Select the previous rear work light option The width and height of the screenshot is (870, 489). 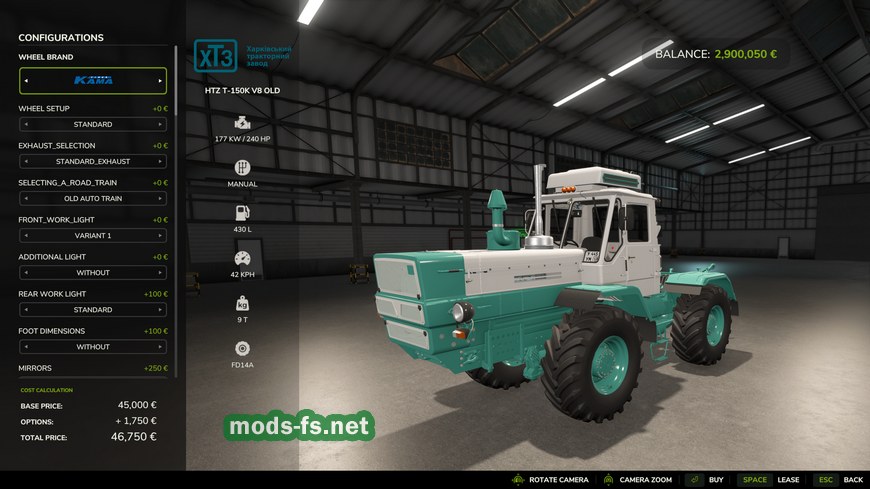point(26,310)
